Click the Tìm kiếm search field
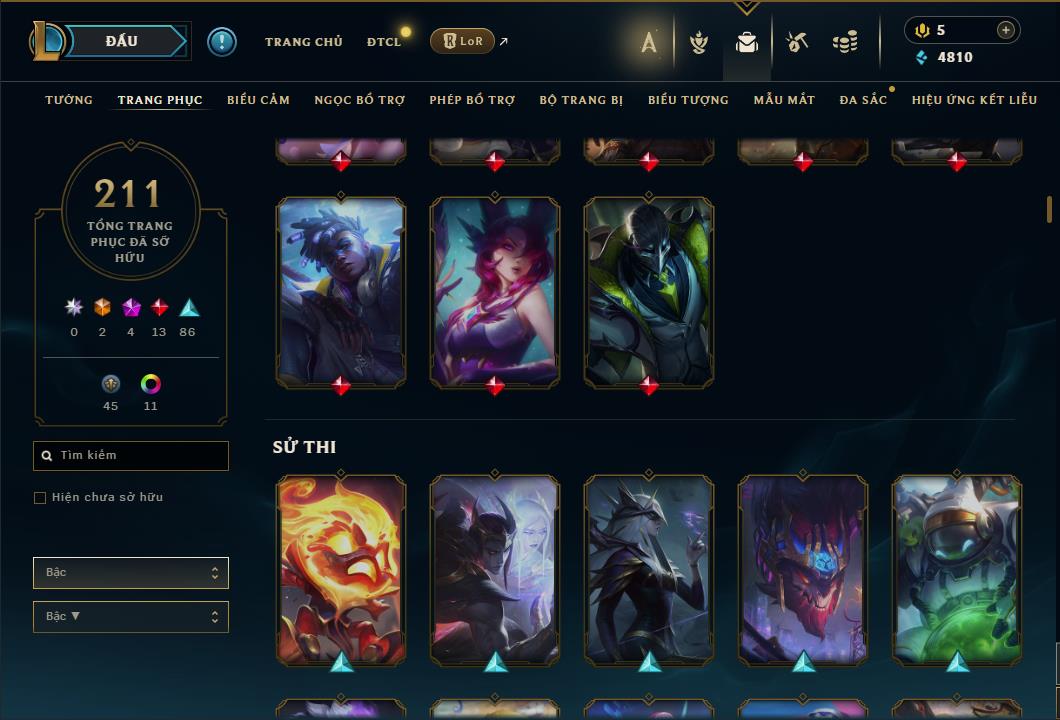 pos(131,456)
